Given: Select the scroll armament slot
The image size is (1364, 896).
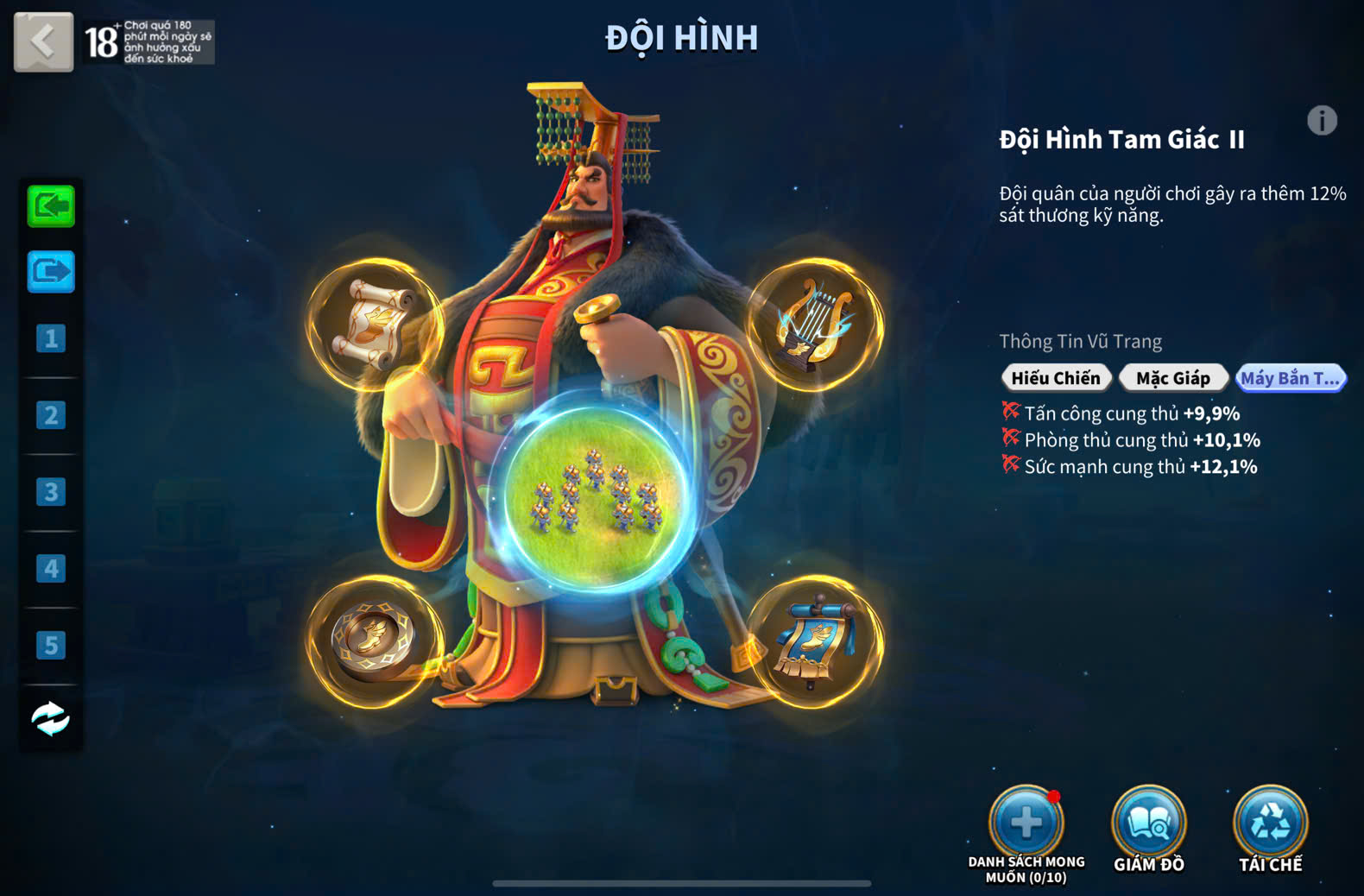Looking at the screenshot, I should (376, 325).
